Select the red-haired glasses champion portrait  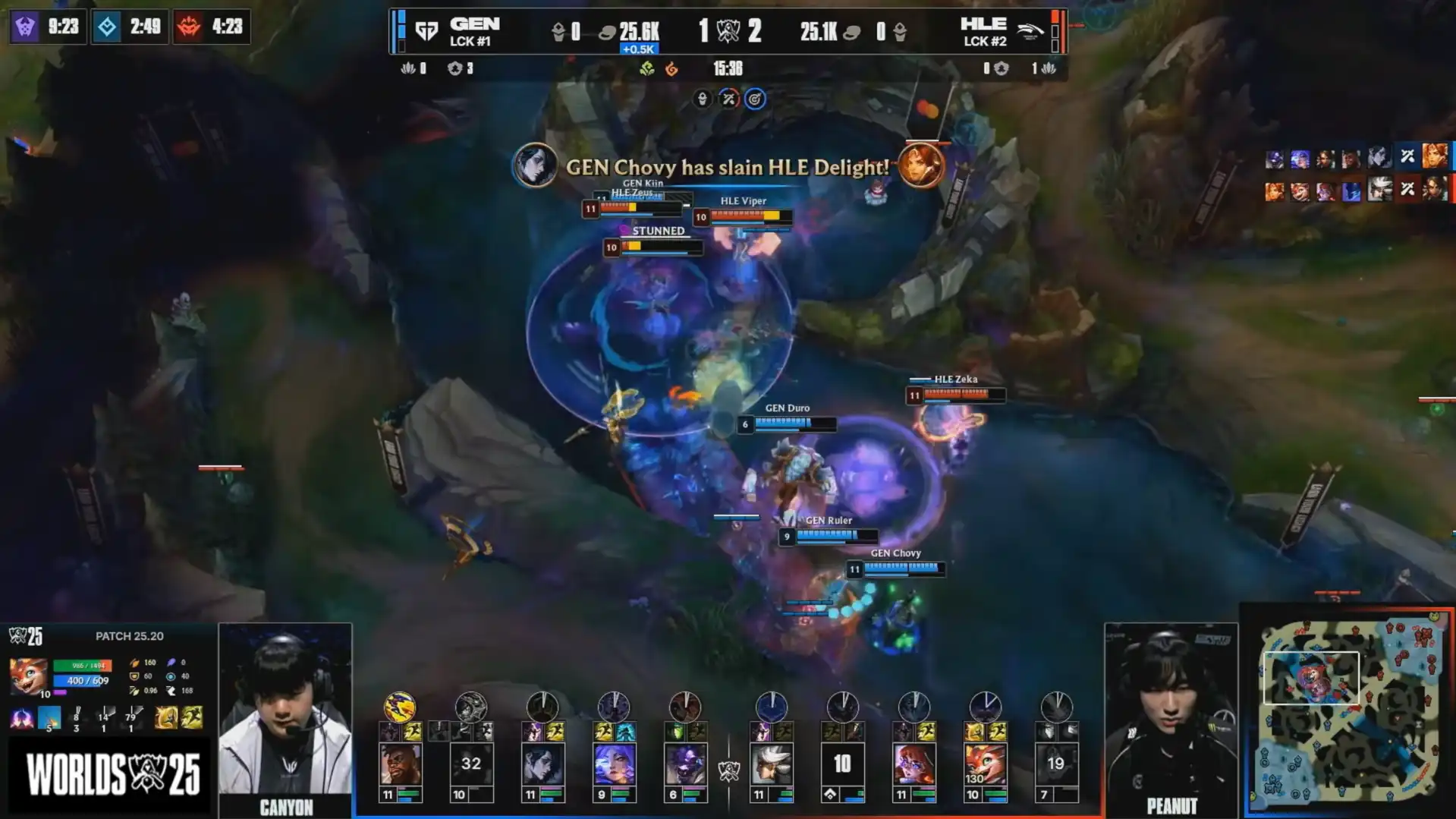914,764
